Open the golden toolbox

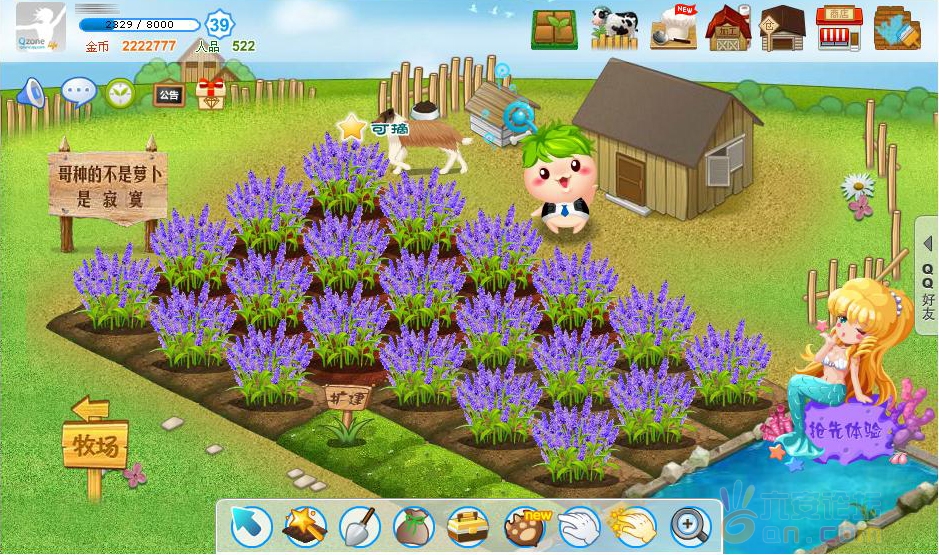(467, 525)
